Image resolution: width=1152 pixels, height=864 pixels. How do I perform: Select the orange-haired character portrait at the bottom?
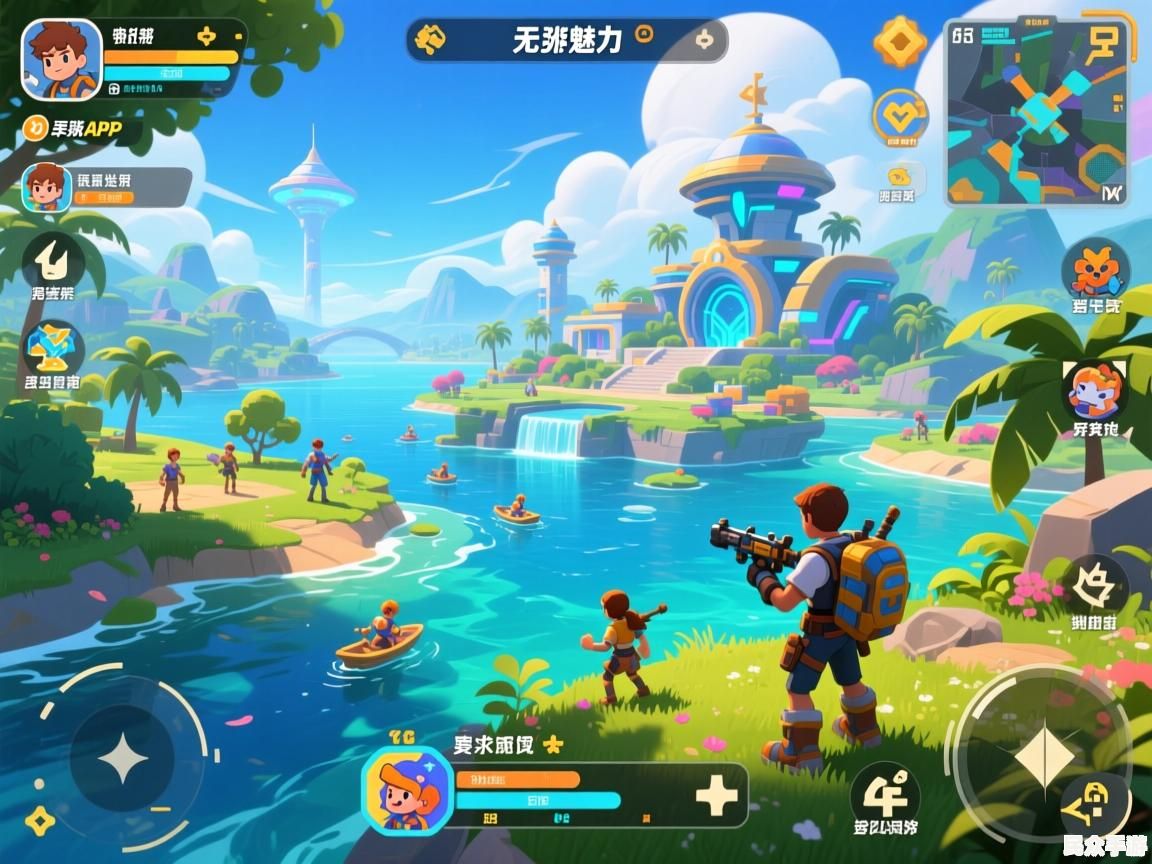coord(404,791)
